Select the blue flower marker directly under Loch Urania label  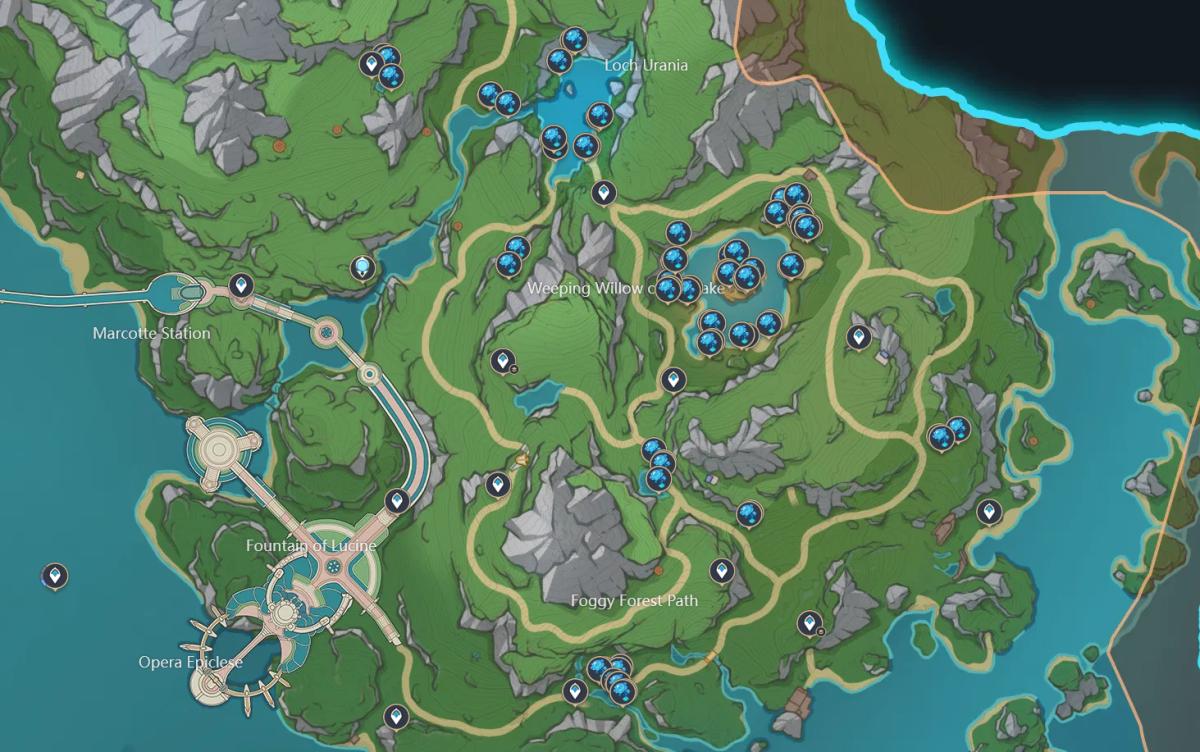(x=599, y=116)
